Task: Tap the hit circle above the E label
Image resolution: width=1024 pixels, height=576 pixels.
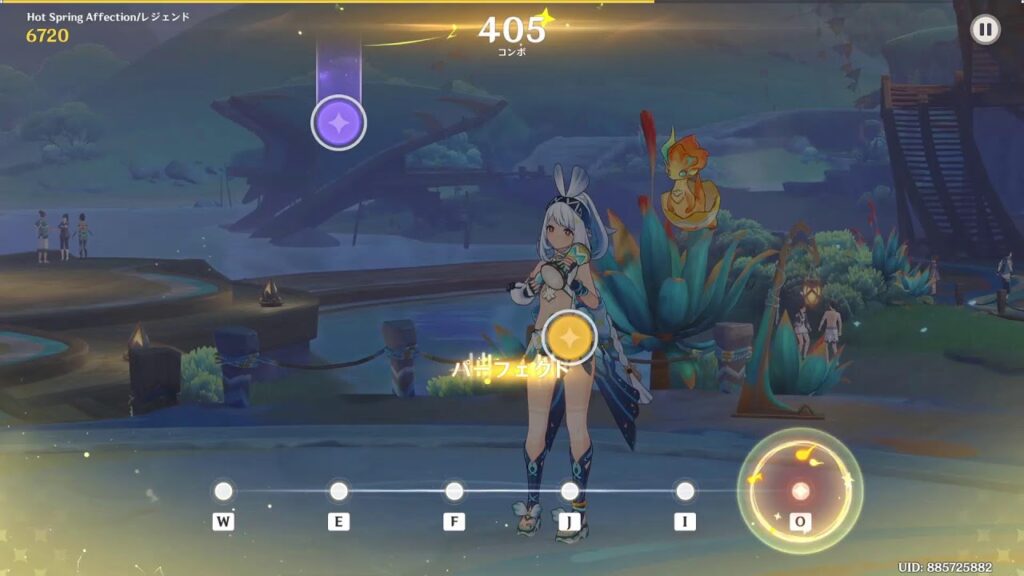Action: [x=339, y=491]
